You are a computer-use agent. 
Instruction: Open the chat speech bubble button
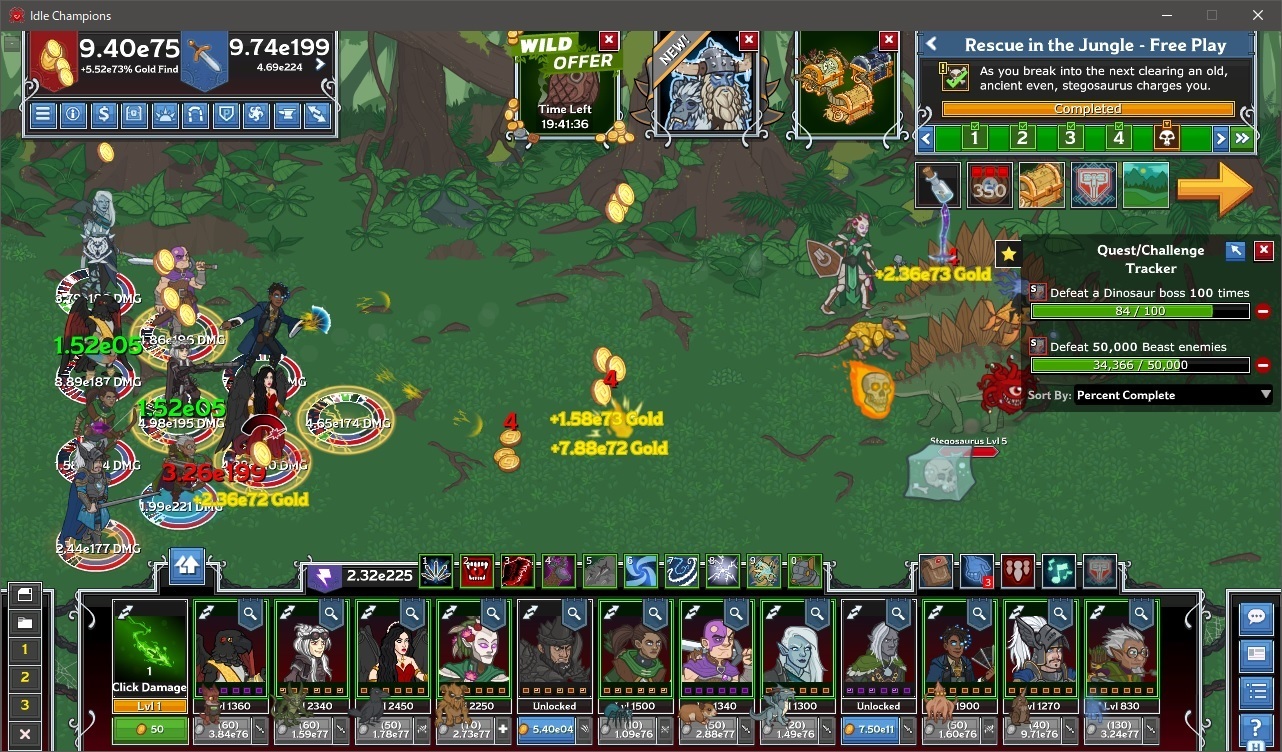1255,618
